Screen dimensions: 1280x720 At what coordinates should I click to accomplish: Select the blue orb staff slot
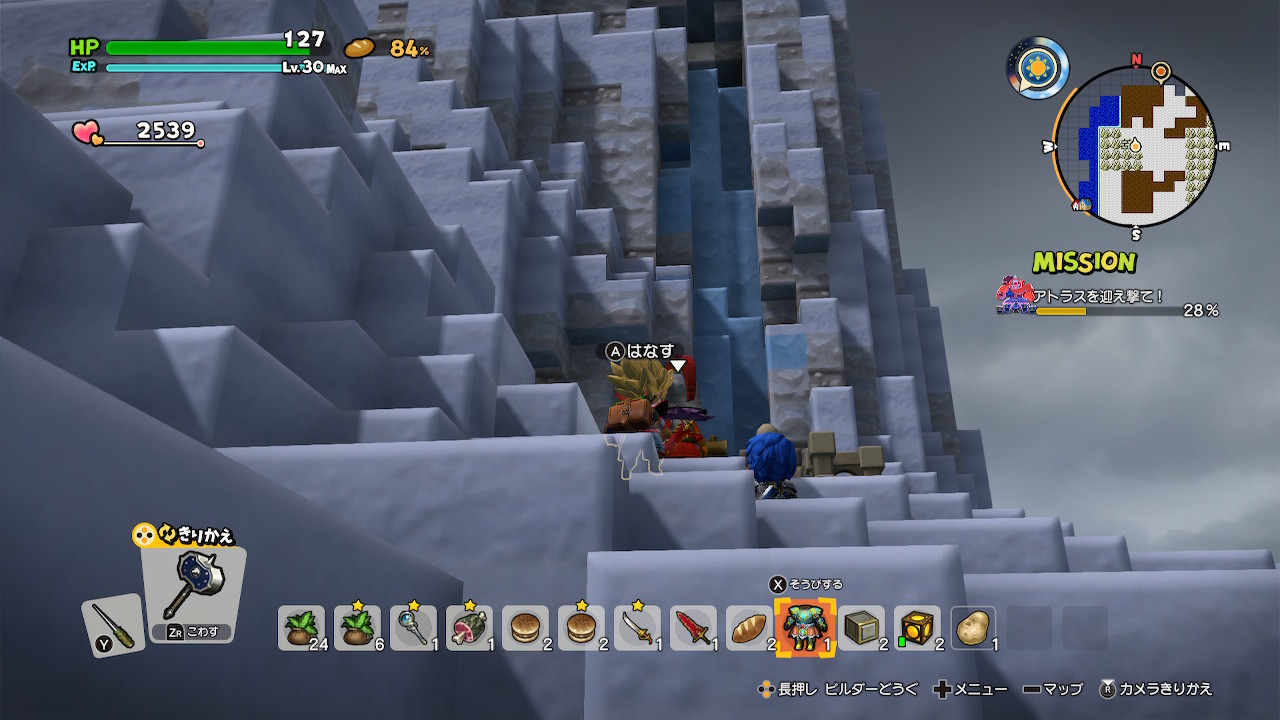coord(413,628)
